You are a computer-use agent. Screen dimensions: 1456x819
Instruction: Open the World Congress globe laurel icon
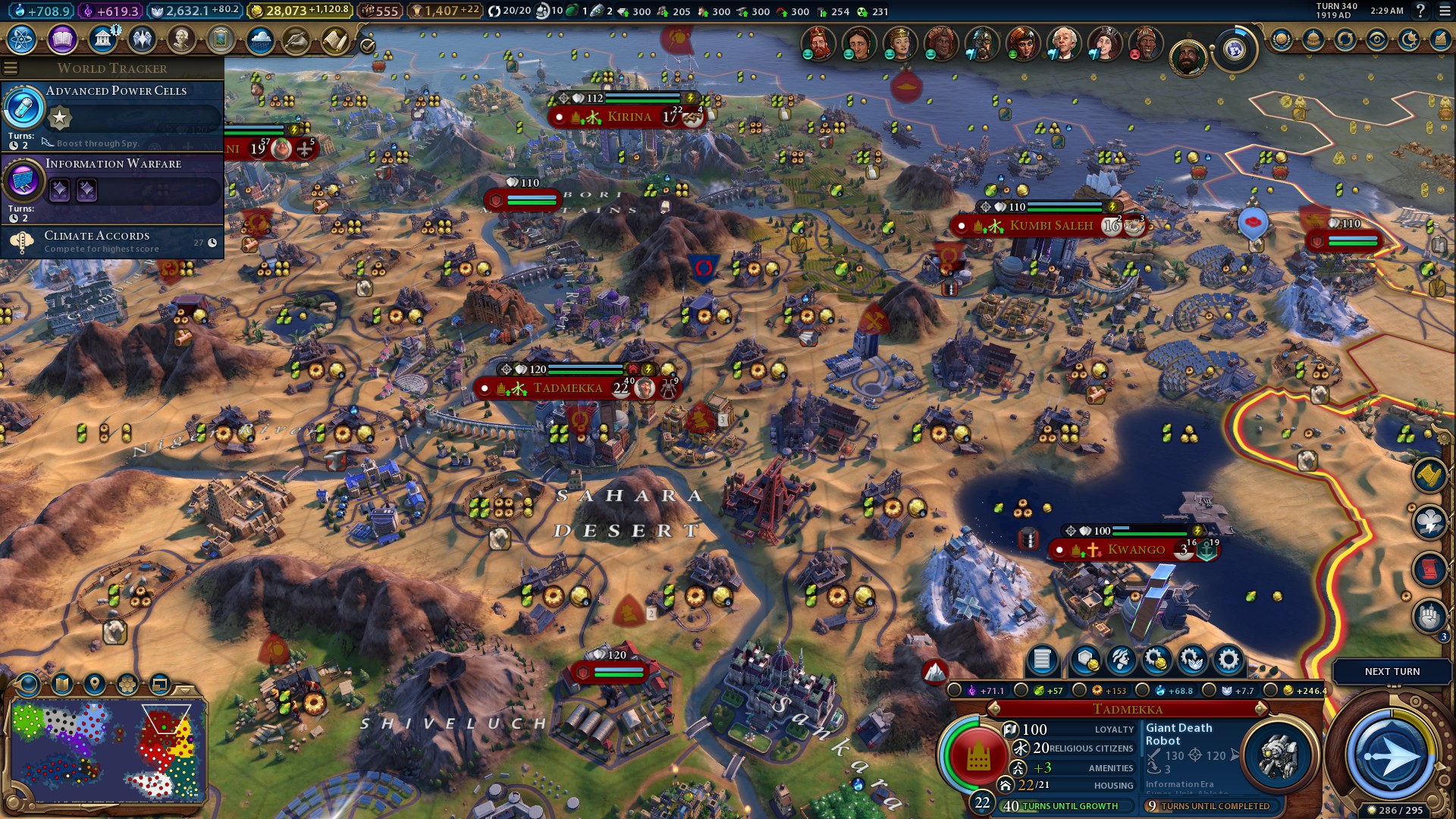pyautogui.click(x=1234, y=50)
